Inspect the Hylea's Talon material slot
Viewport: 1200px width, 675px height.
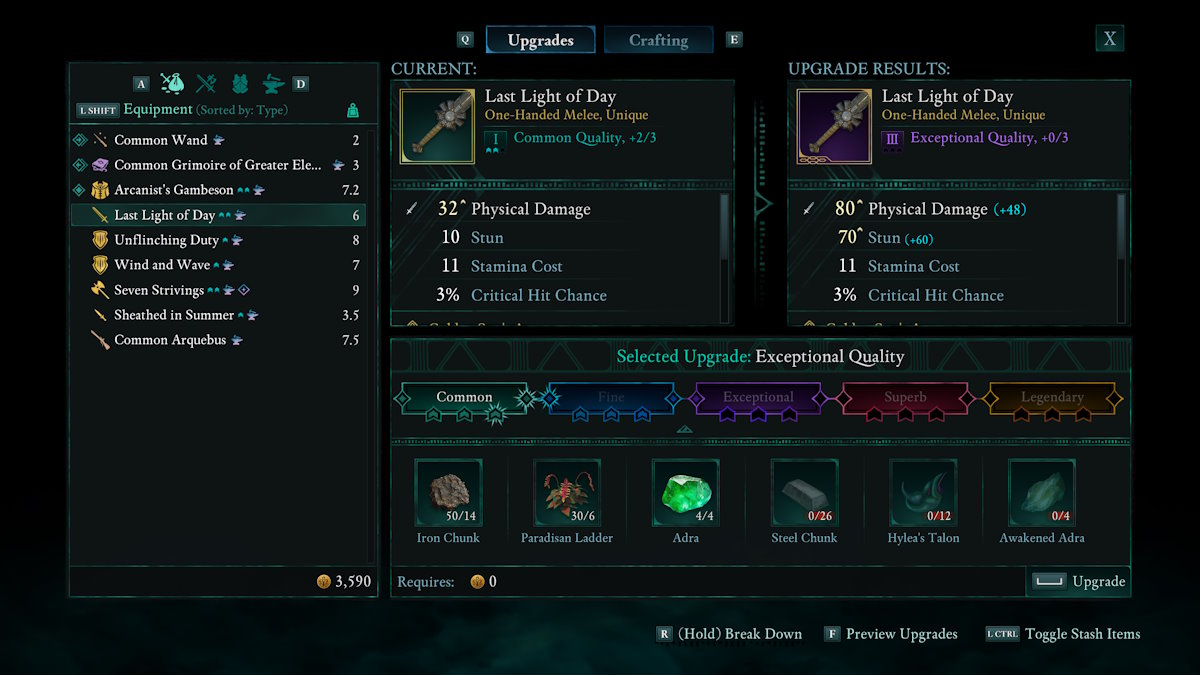click(x=923, y=493)
